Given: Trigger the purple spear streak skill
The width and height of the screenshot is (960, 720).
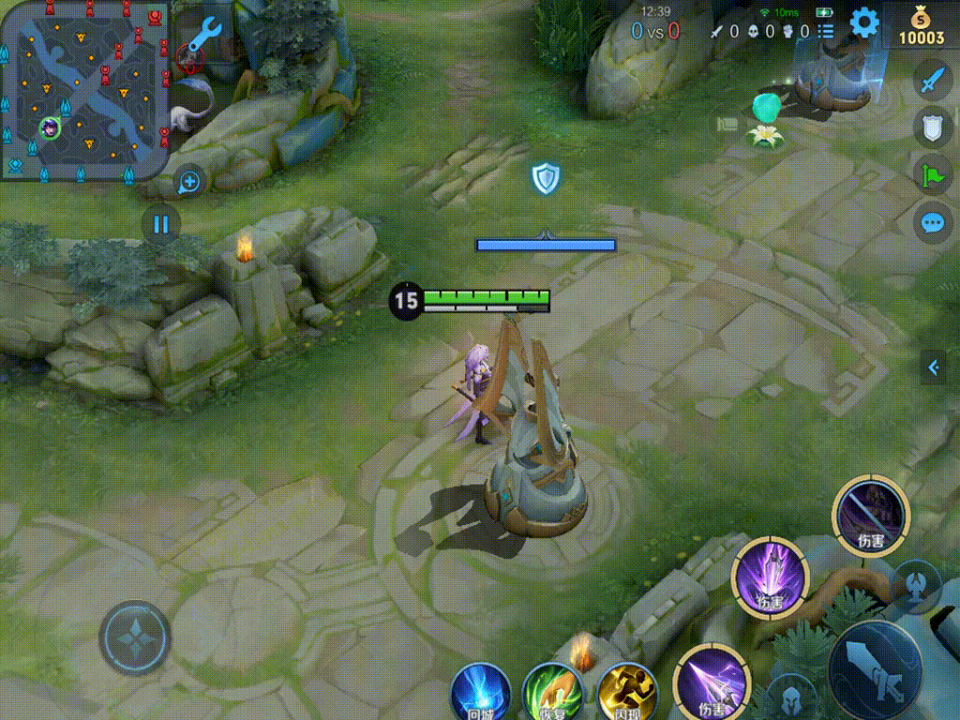Looking at the screenshot, I should point(712,684).
